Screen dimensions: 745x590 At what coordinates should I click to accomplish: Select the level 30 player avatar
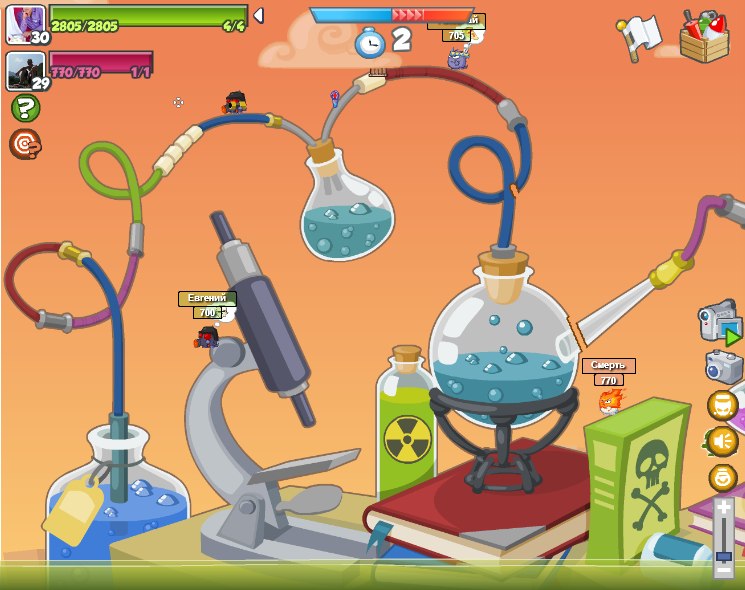click(25, 24)
